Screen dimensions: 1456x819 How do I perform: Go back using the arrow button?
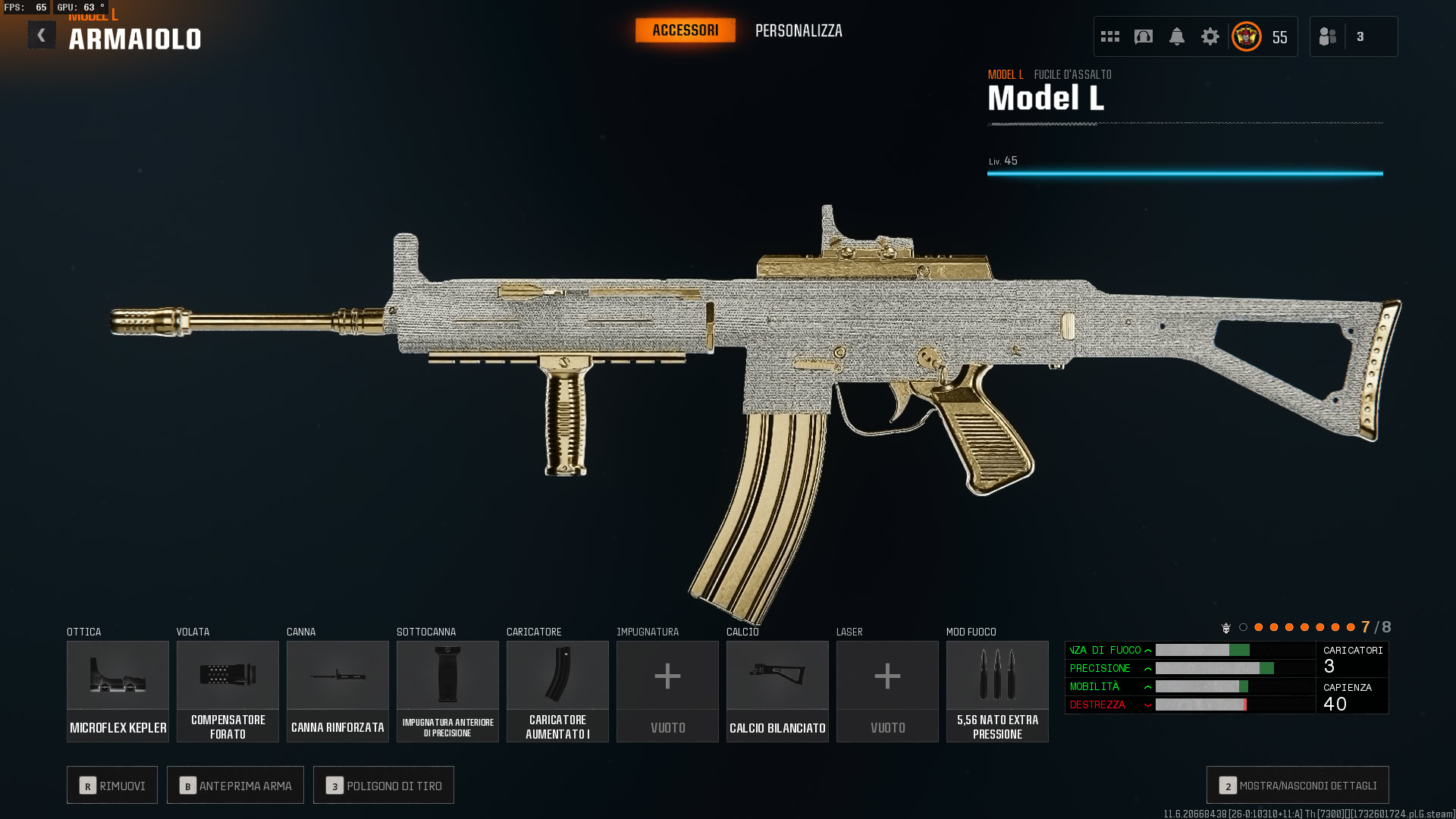point(42,35)
